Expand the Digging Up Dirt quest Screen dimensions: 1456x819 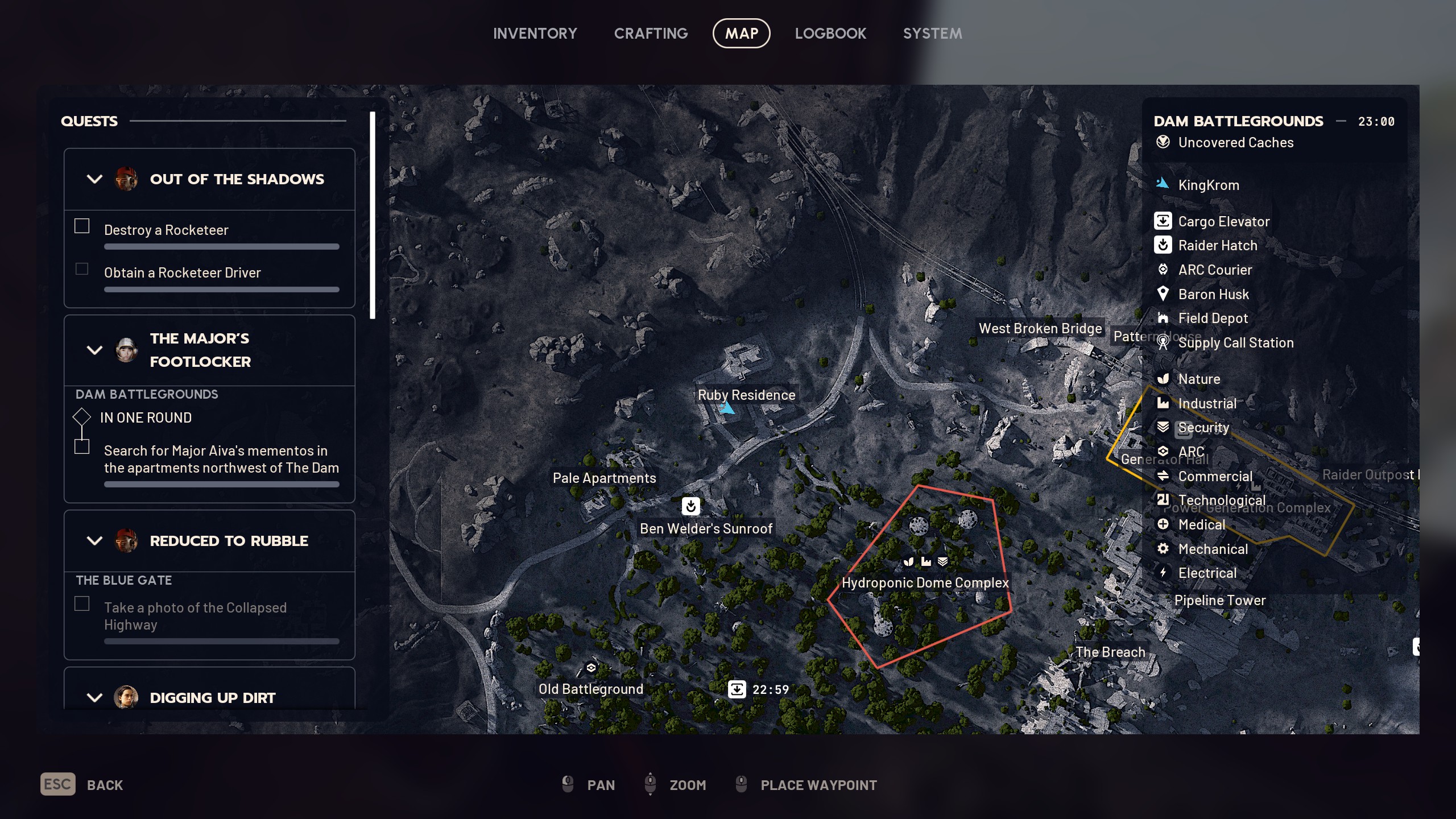pyautogui.click(x=94, y=697)
